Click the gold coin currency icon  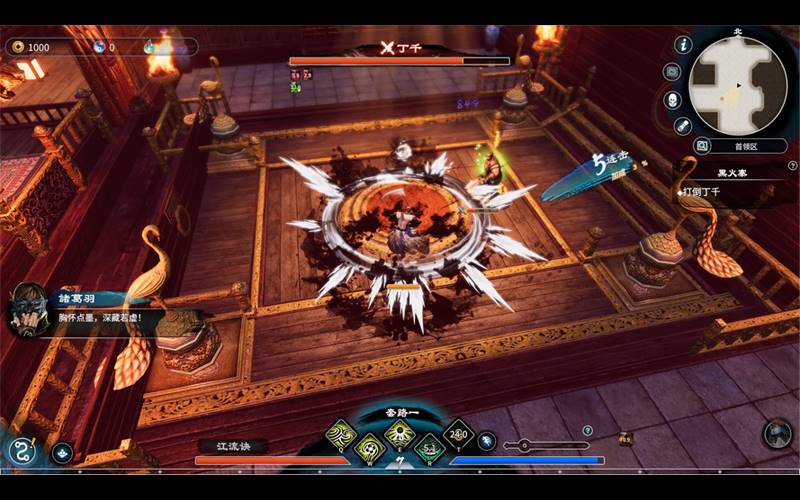coord(17,47)
